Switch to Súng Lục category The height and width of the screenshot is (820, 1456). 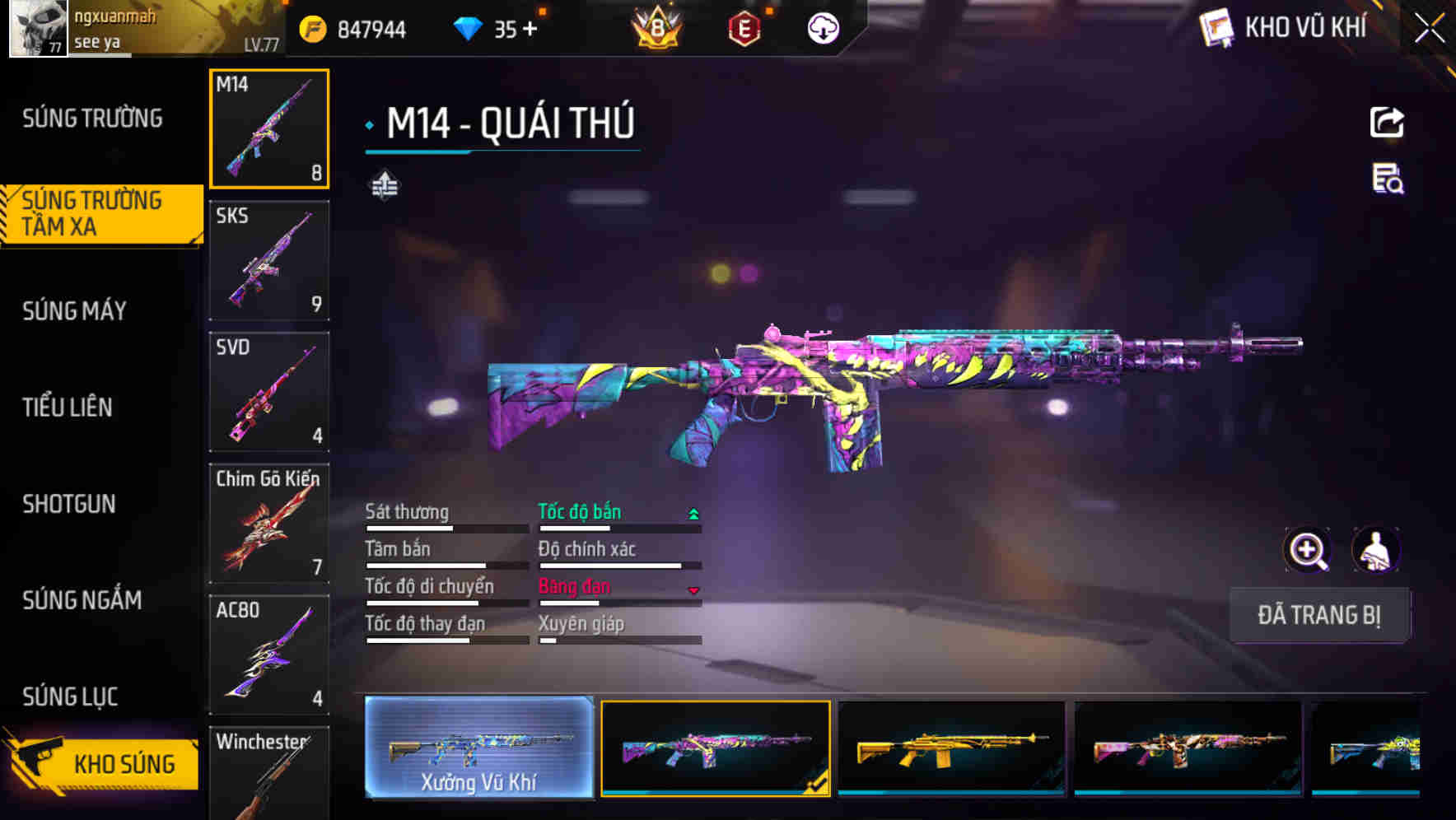point(70,697)
